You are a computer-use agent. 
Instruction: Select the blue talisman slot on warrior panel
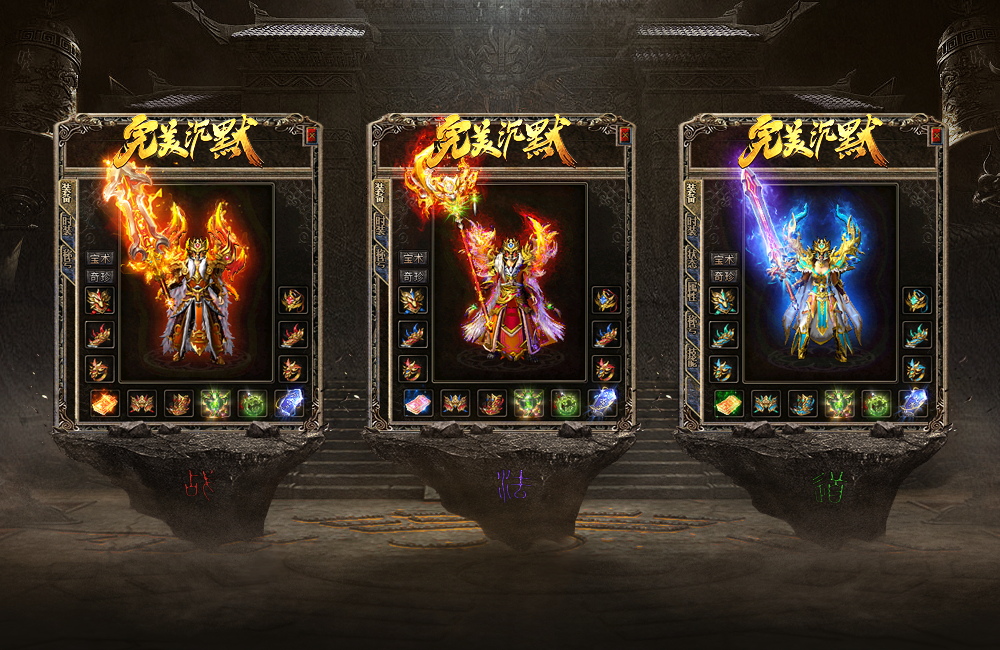click(x=289, y=403)
